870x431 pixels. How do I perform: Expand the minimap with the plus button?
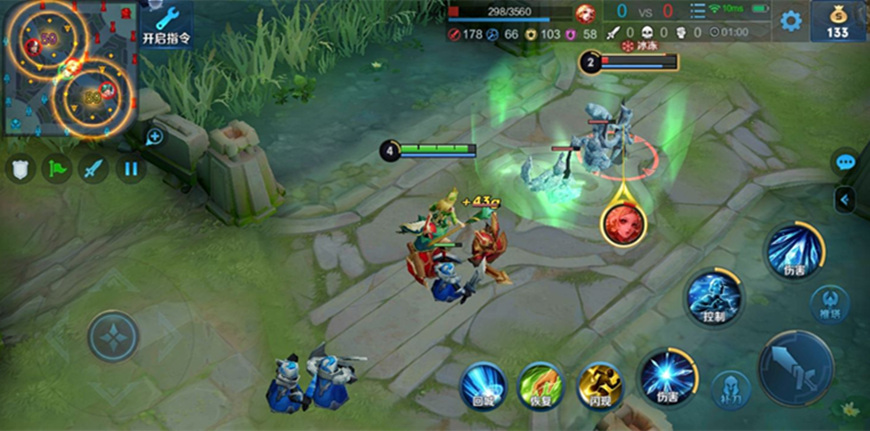(154, 137)
